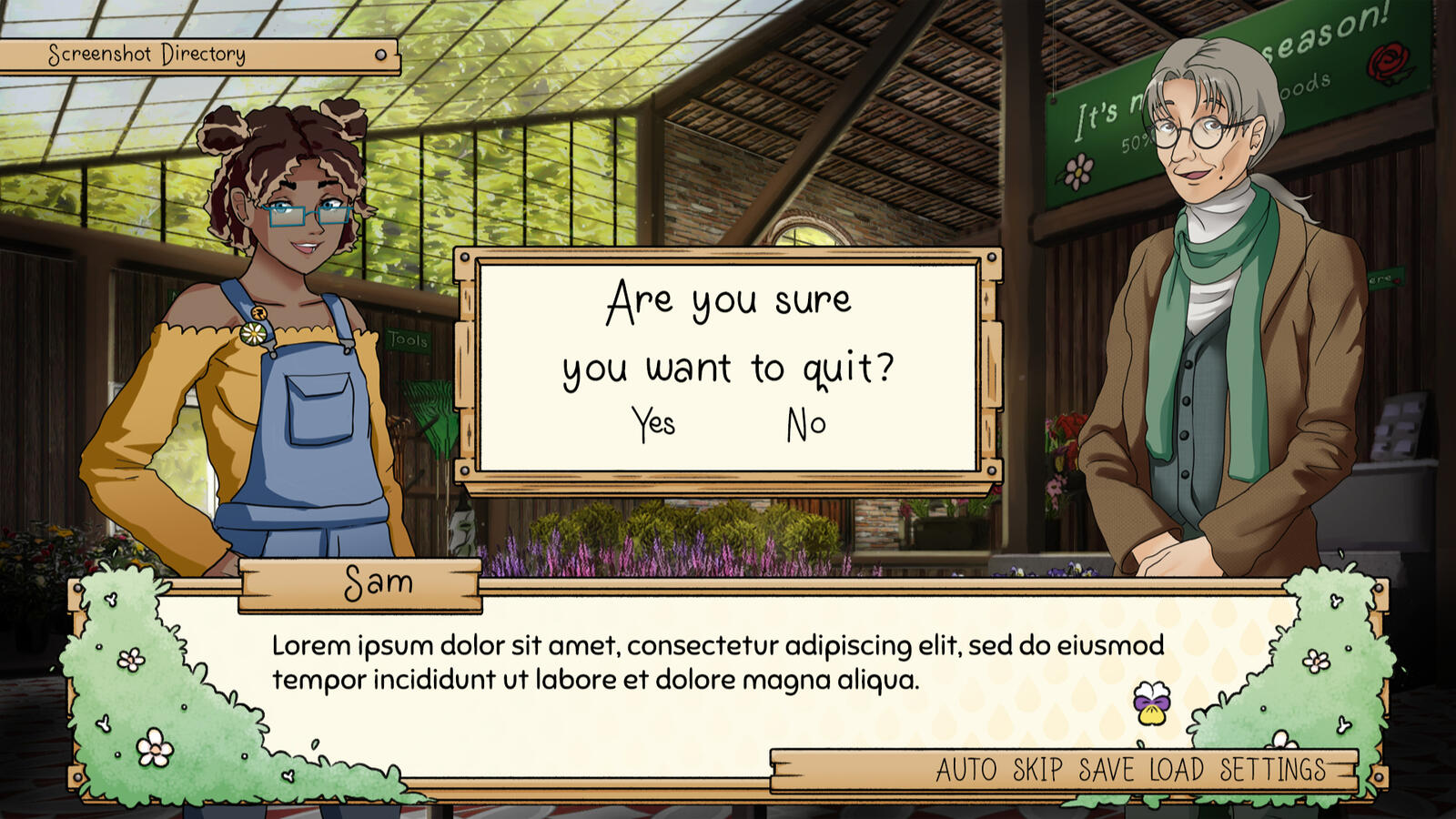This screenshot has width=1456, height=819.
Task: Activate the SKIP text option
Action: coord(1037,770)
